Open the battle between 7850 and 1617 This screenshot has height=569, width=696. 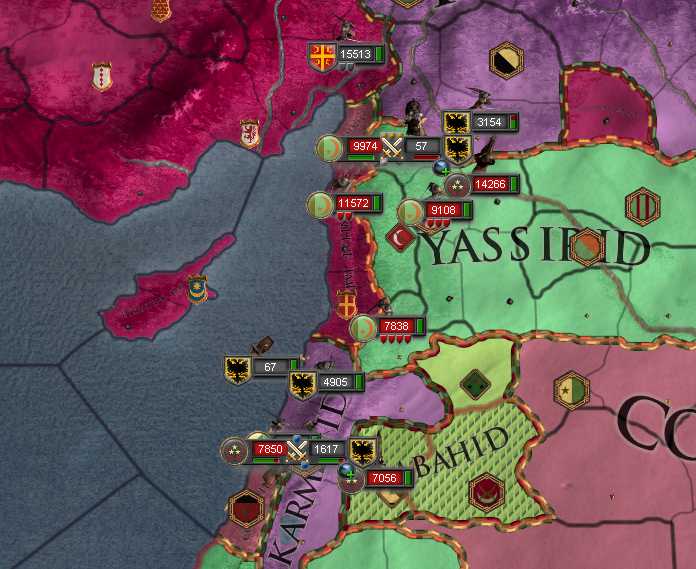(297, 450)
